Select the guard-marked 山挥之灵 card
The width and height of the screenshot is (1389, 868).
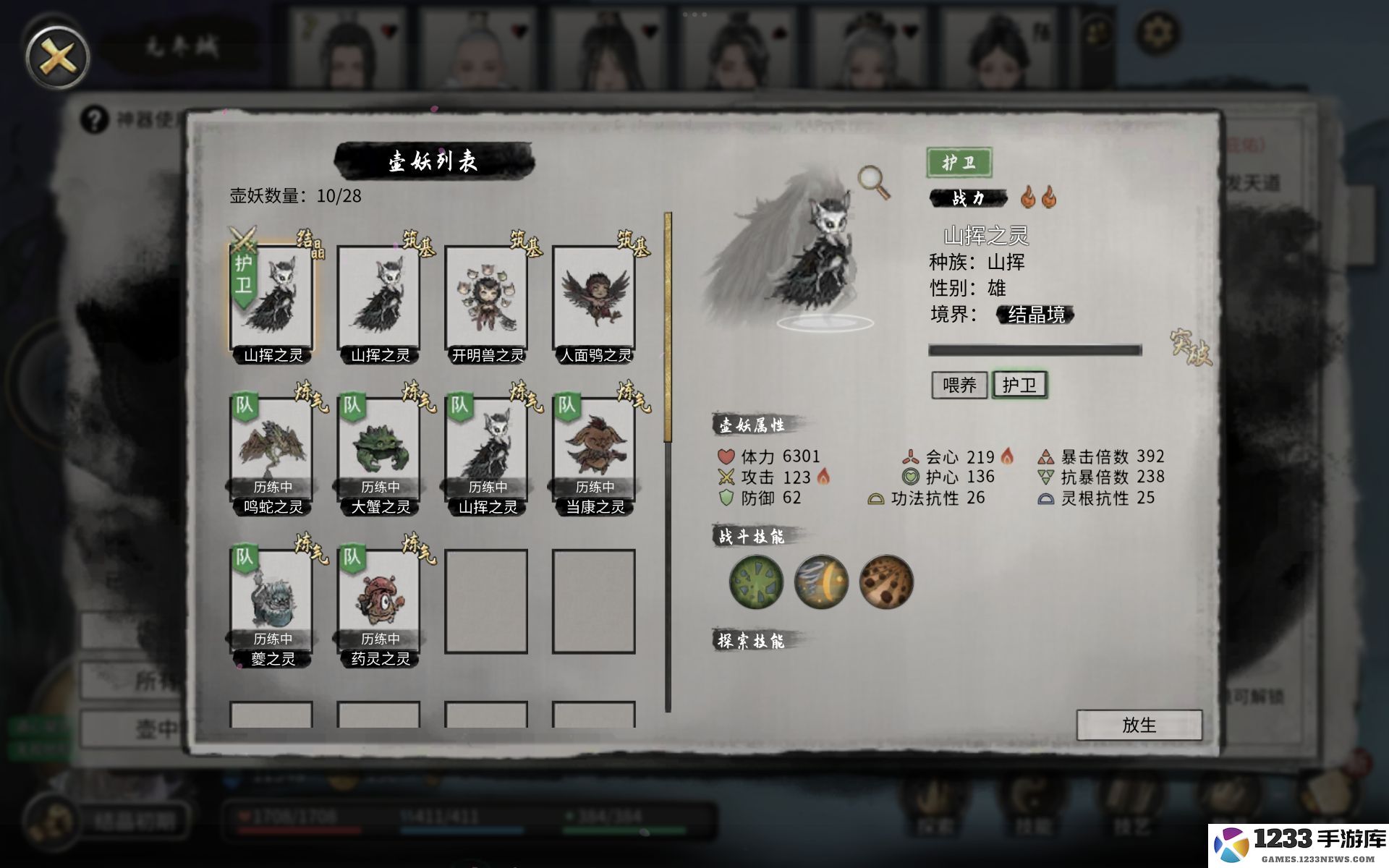tap(272, 300)
